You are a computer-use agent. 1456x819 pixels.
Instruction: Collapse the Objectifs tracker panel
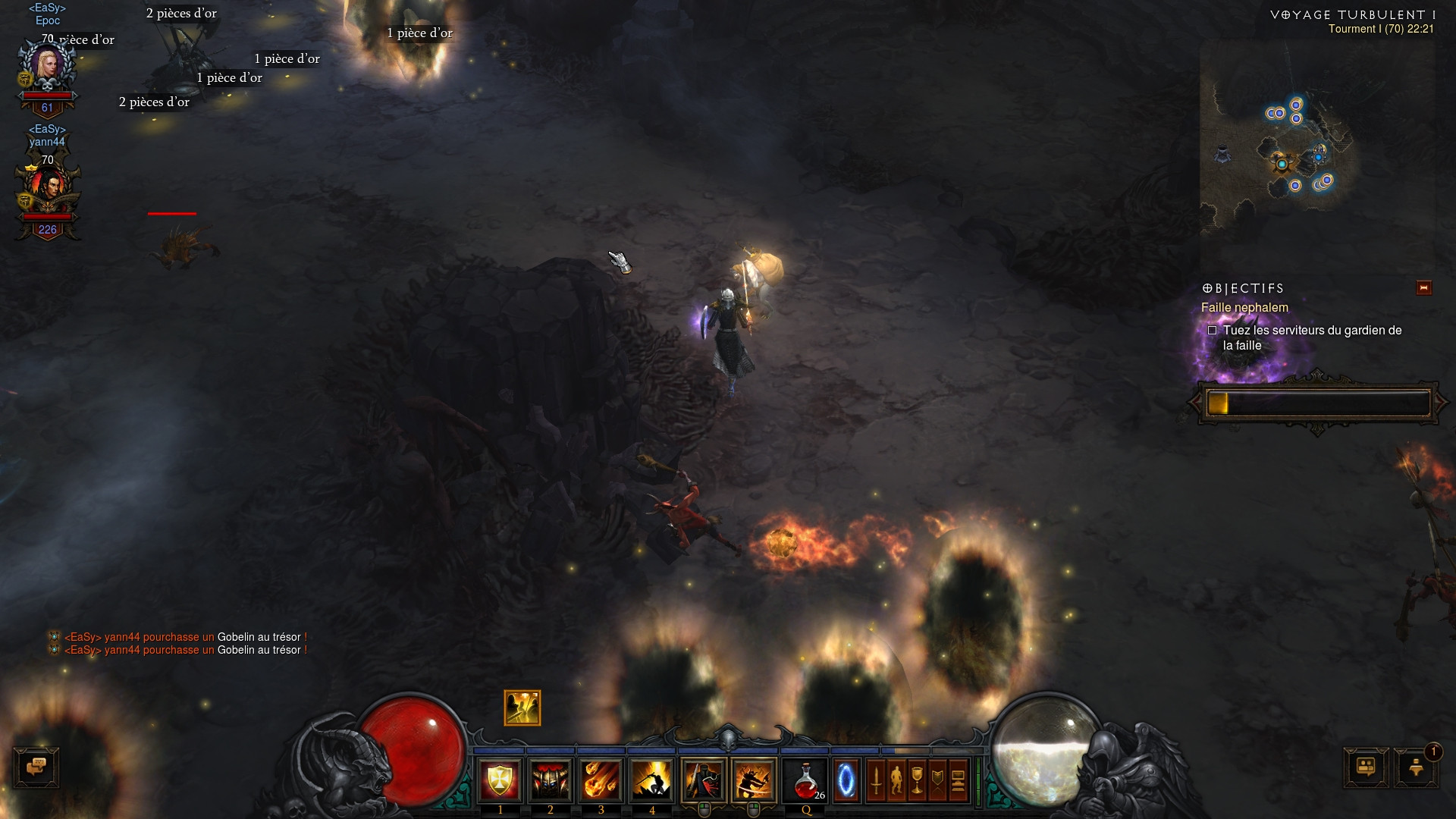[1423, 288]
